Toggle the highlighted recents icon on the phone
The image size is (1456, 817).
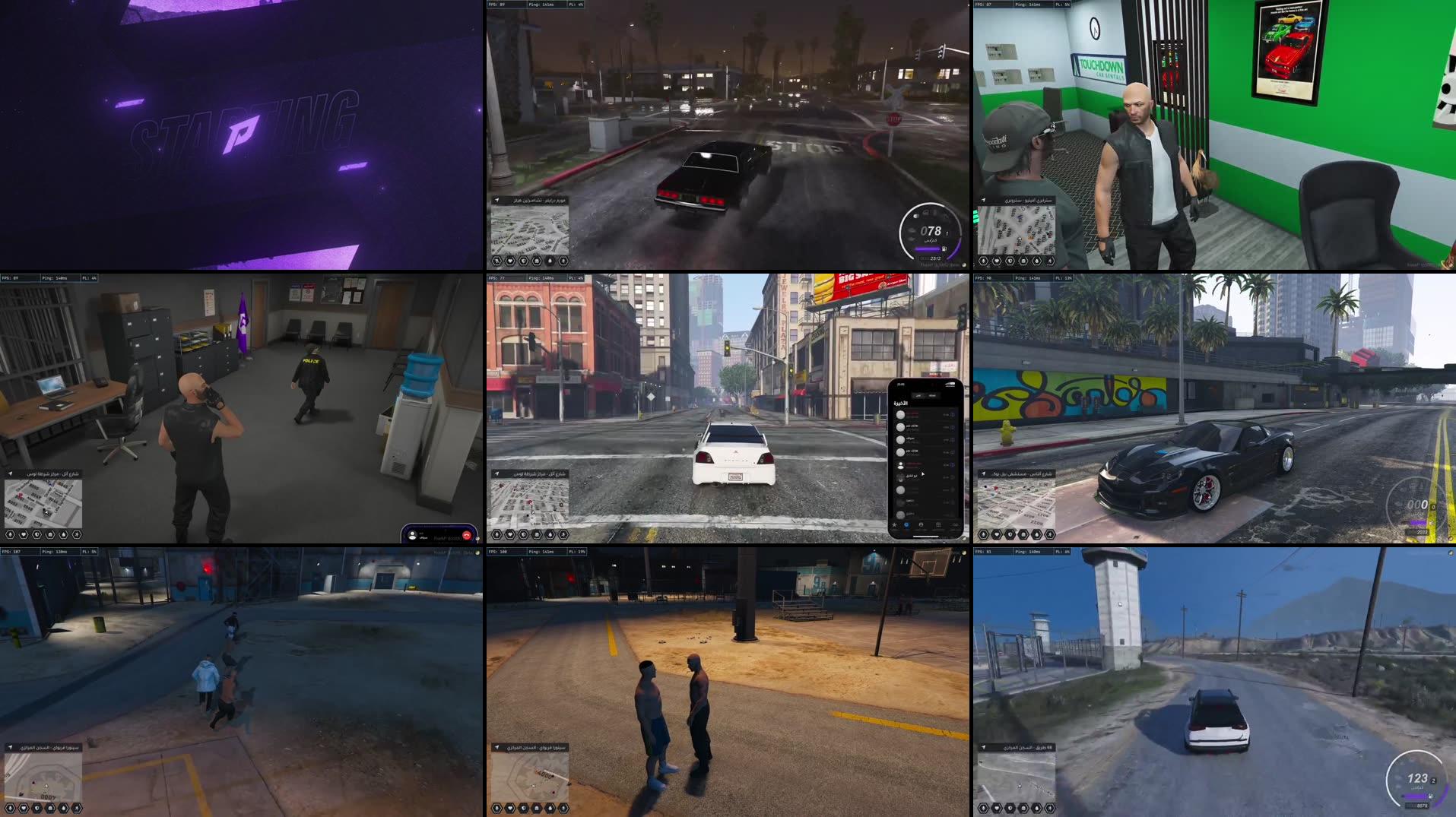907,524
